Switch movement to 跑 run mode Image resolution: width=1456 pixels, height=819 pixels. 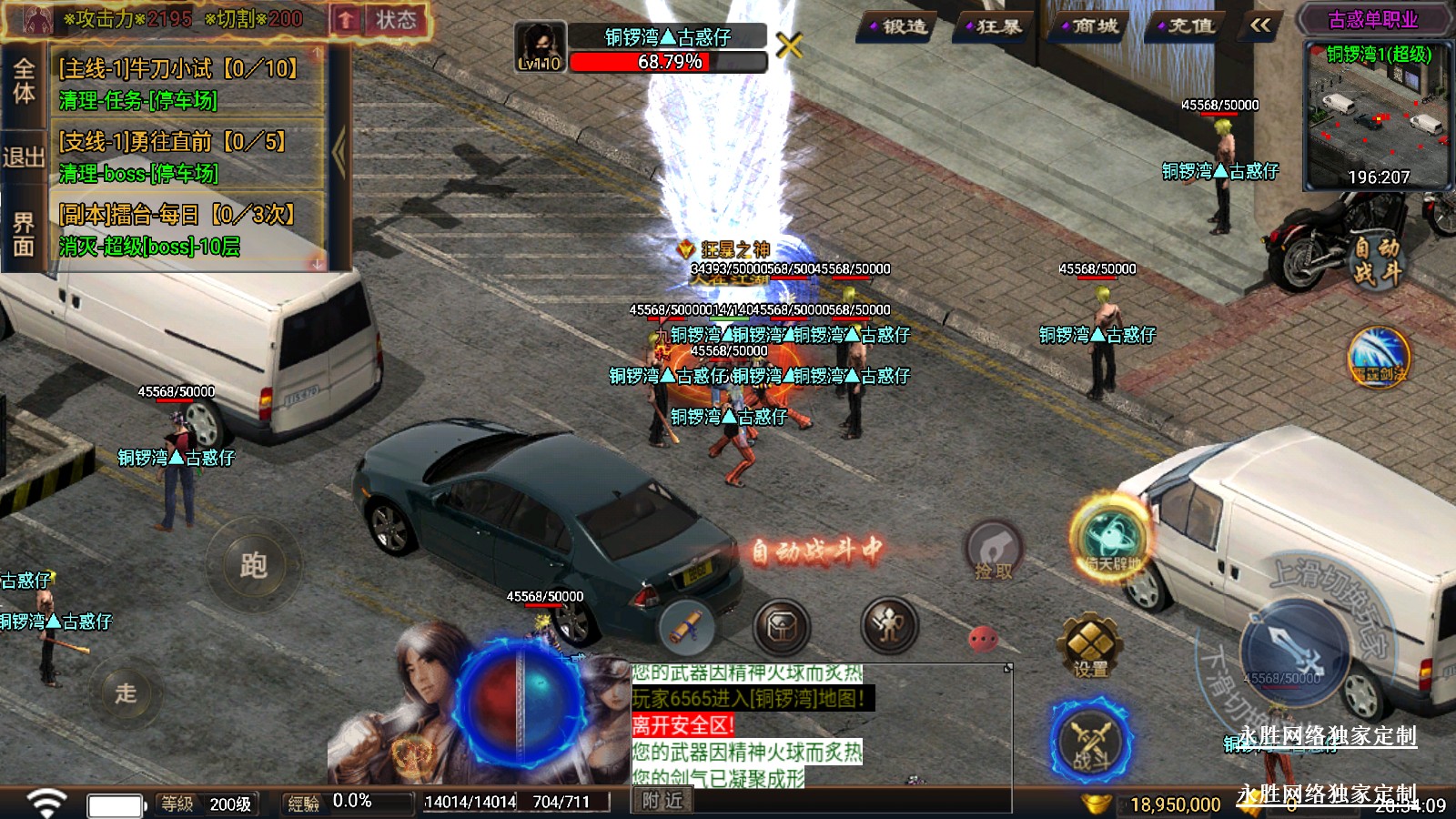click(x=253, y=565)
